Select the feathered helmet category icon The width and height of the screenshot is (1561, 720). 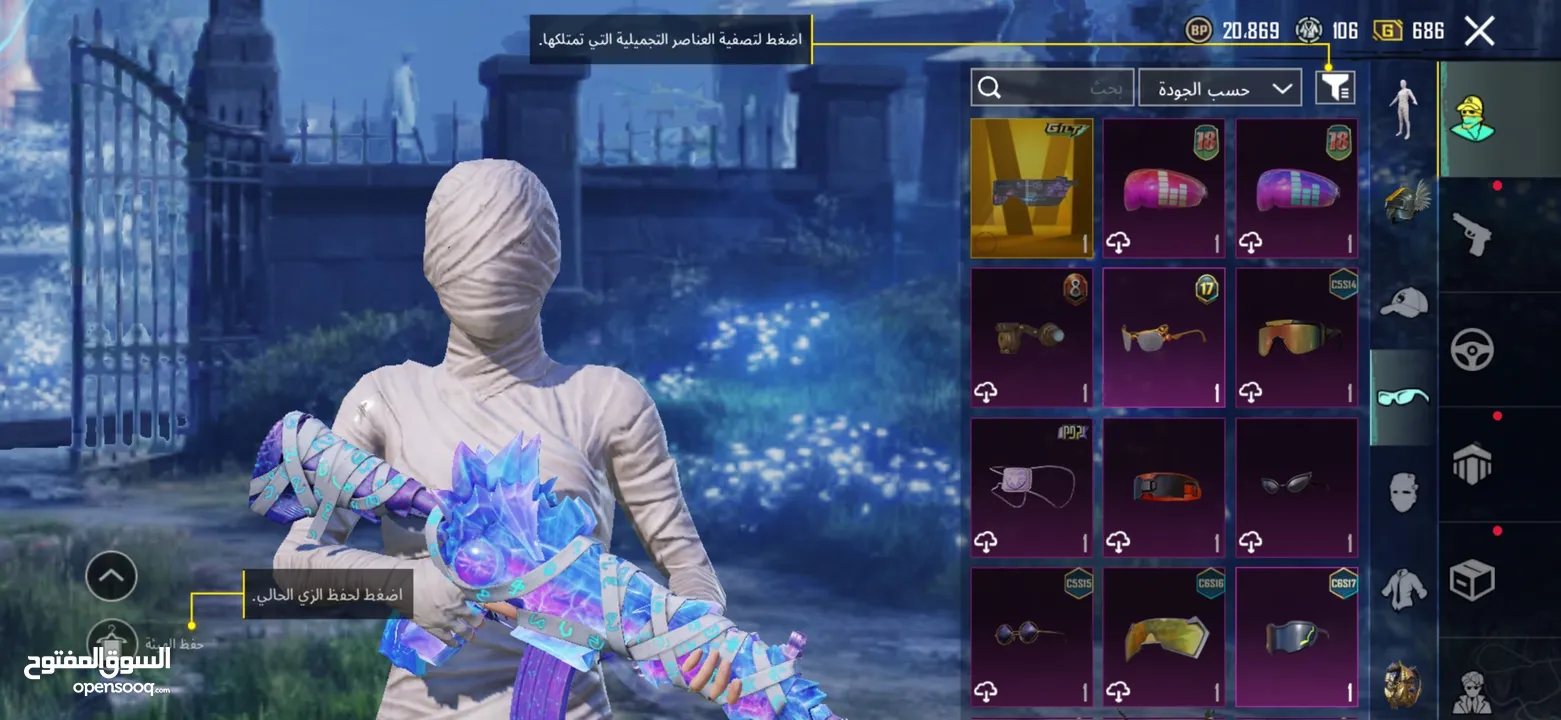pyautogui.click(x=1406, y=200)
